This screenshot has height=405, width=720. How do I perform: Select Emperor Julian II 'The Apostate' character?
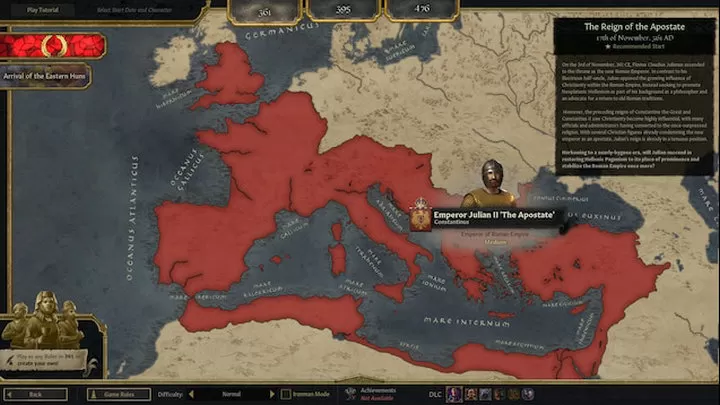point(487,214)
